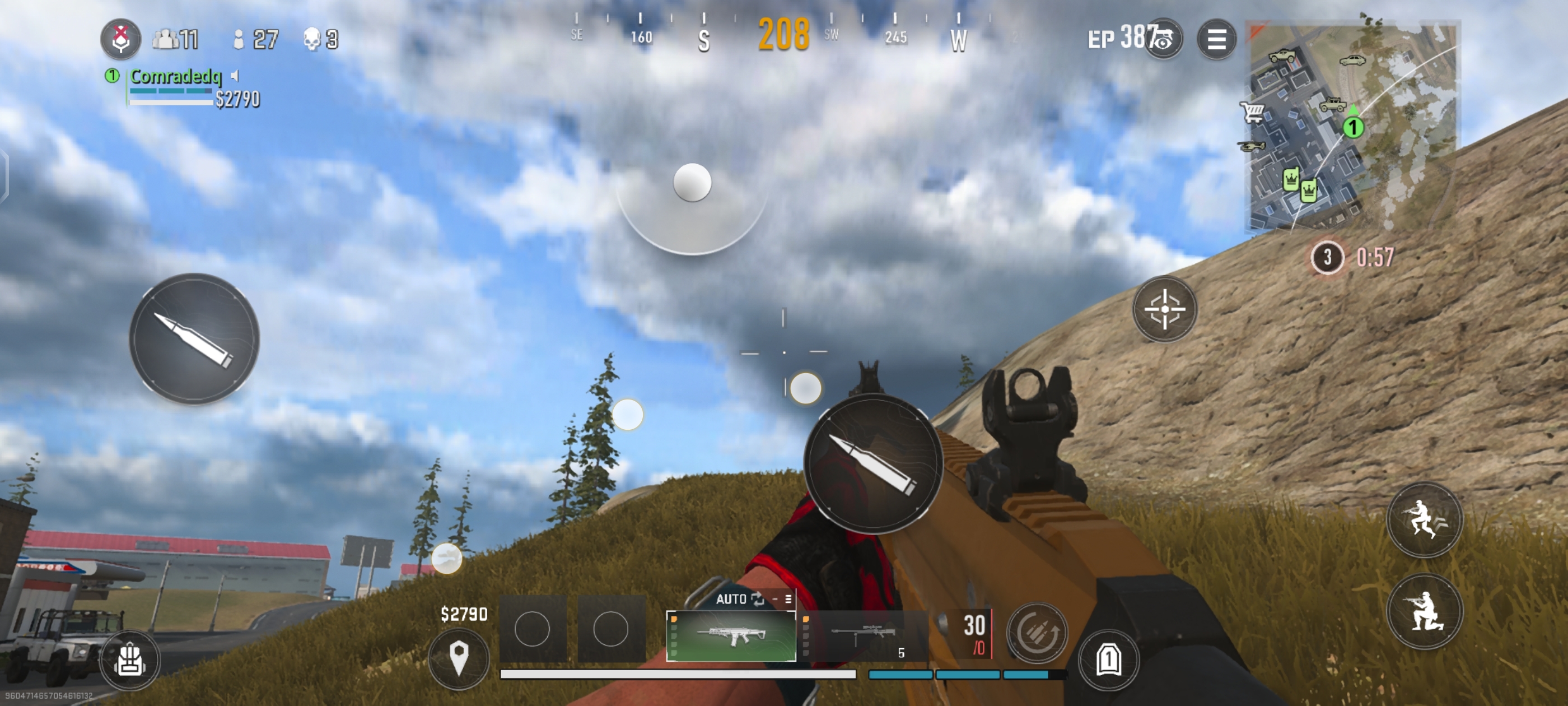Tap the eye camera icon beside EP
Screen dimensions: 1568x706
1163,40
